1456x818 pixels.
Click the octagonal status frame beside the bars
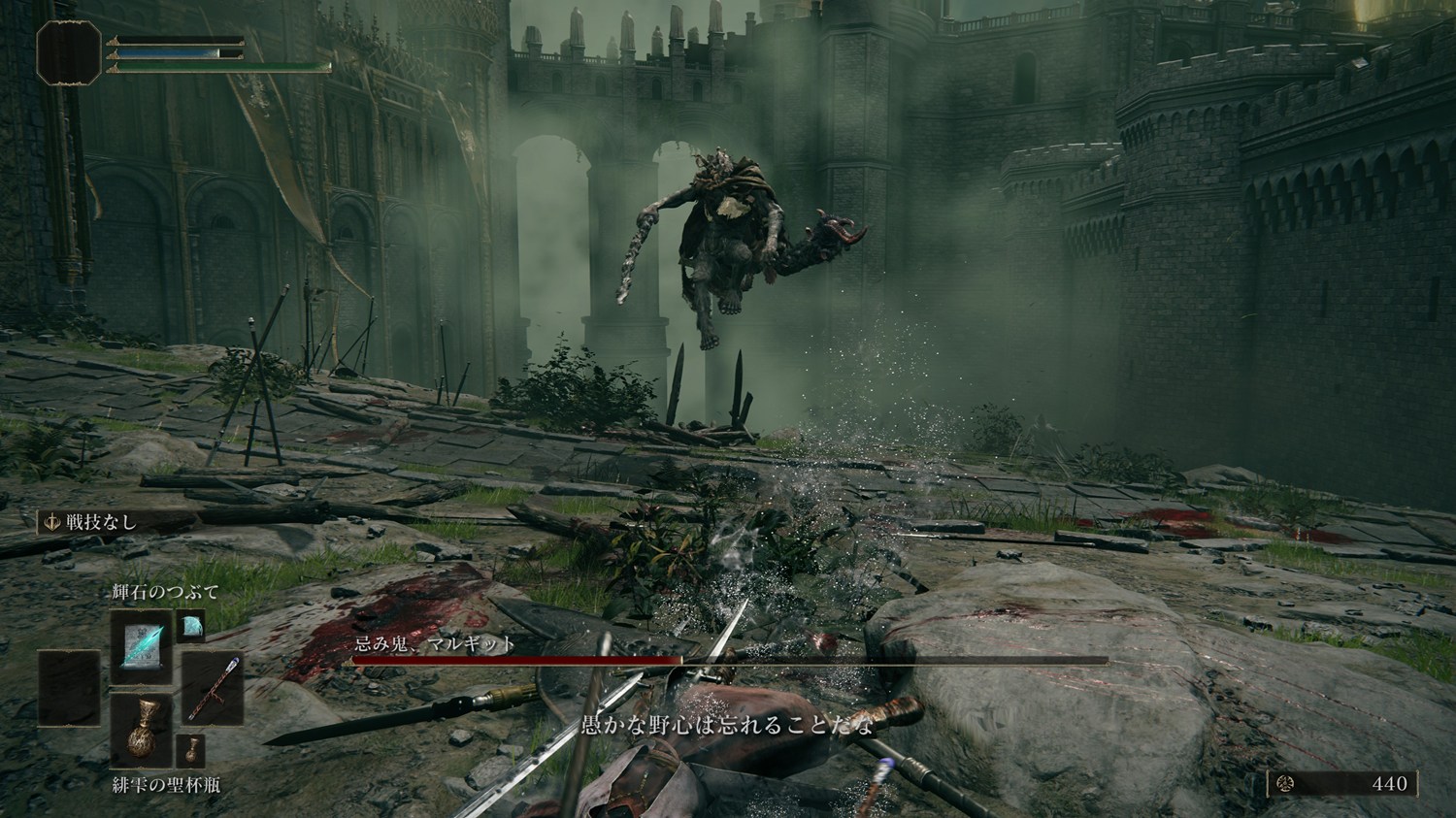pyautogui.click(x=70, y=51)
